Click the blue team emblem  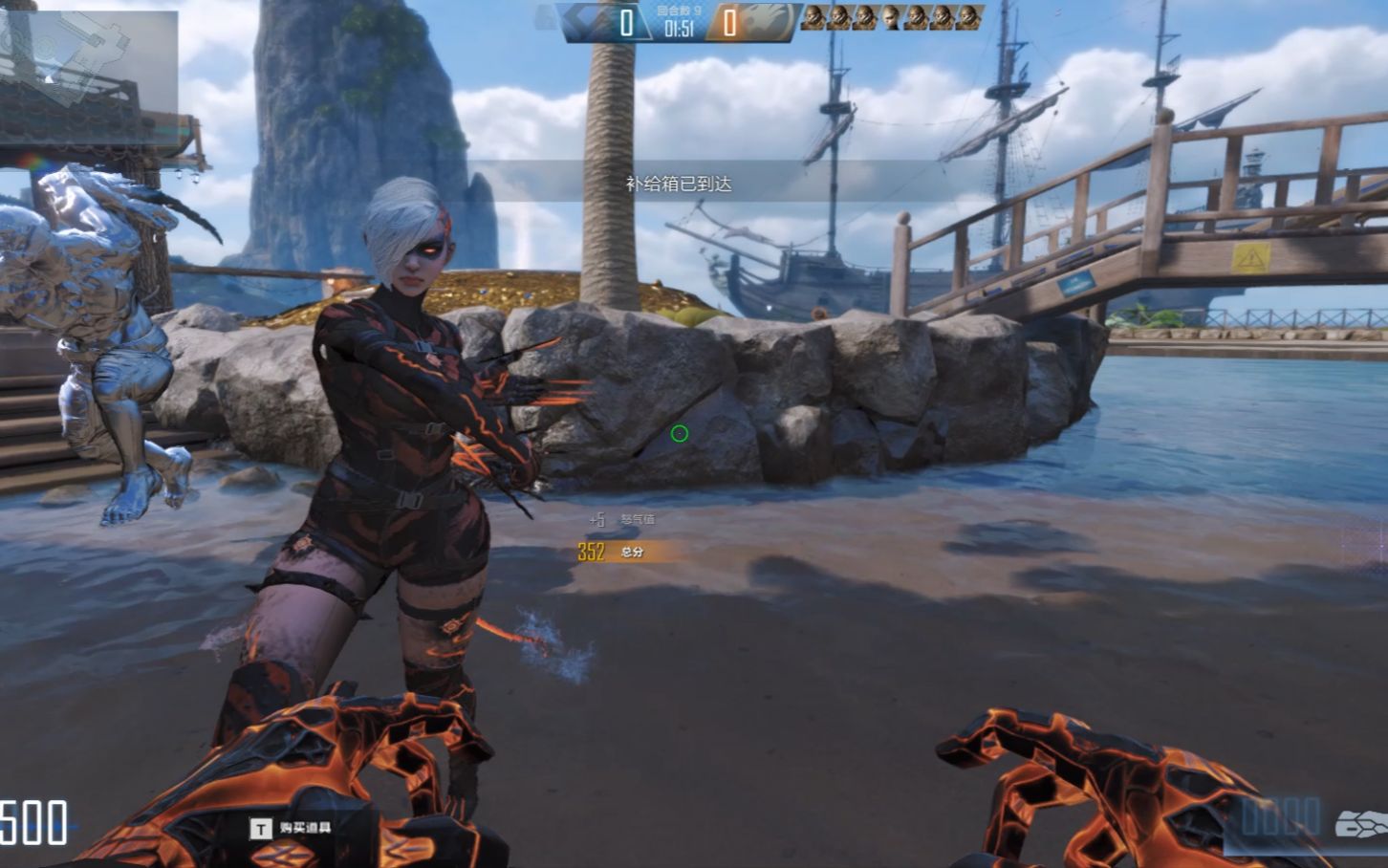588,22
